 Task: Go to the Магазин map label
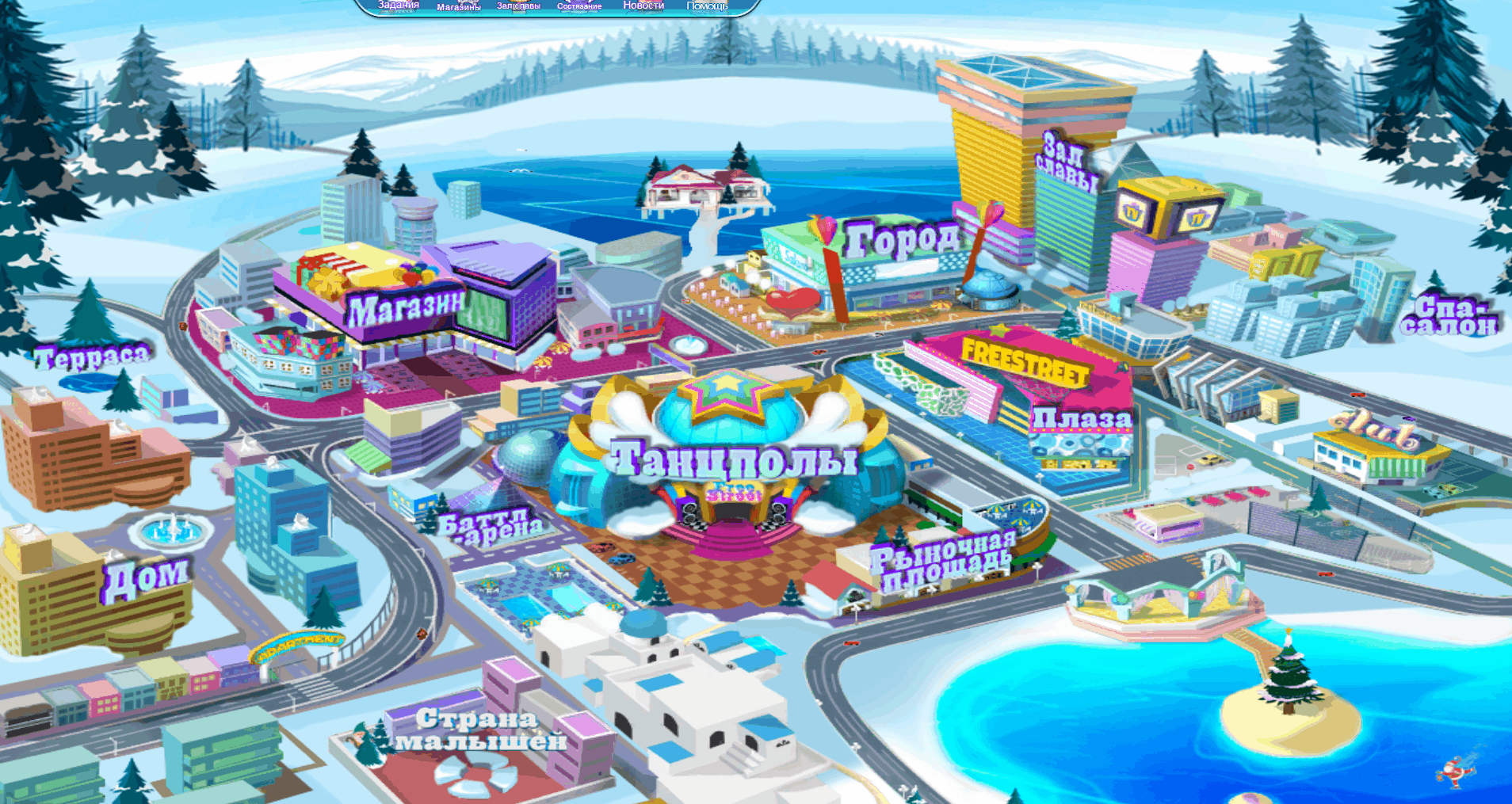[x=406, y=308]
